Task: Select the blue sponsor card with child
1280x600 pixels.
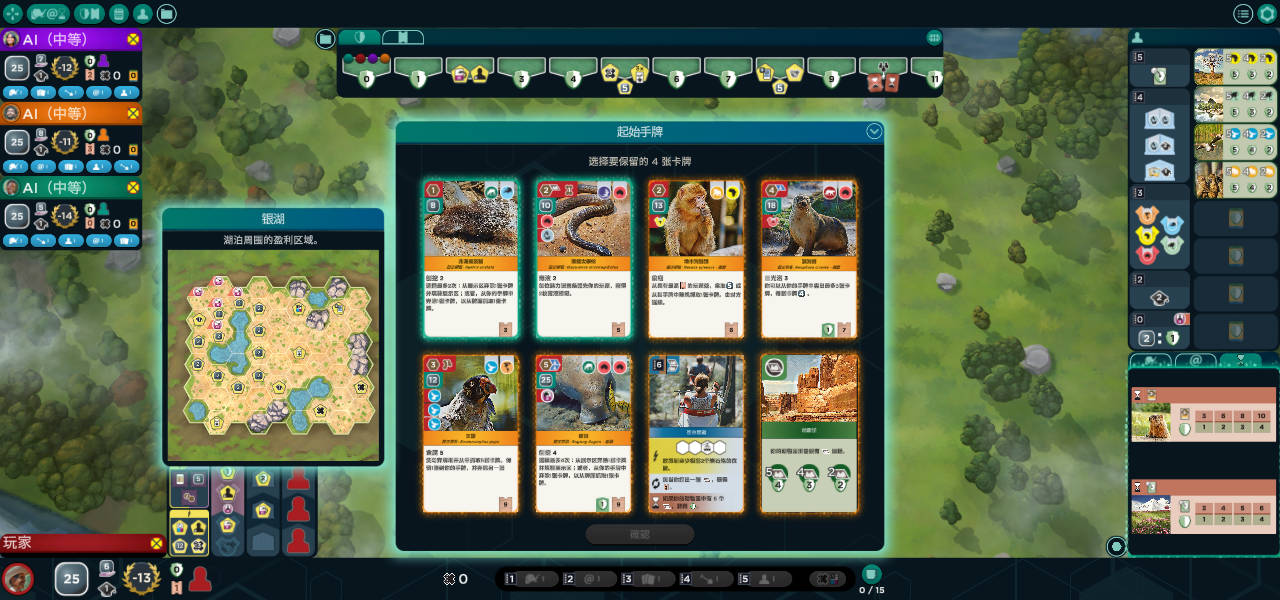Action: coord(695,433)
